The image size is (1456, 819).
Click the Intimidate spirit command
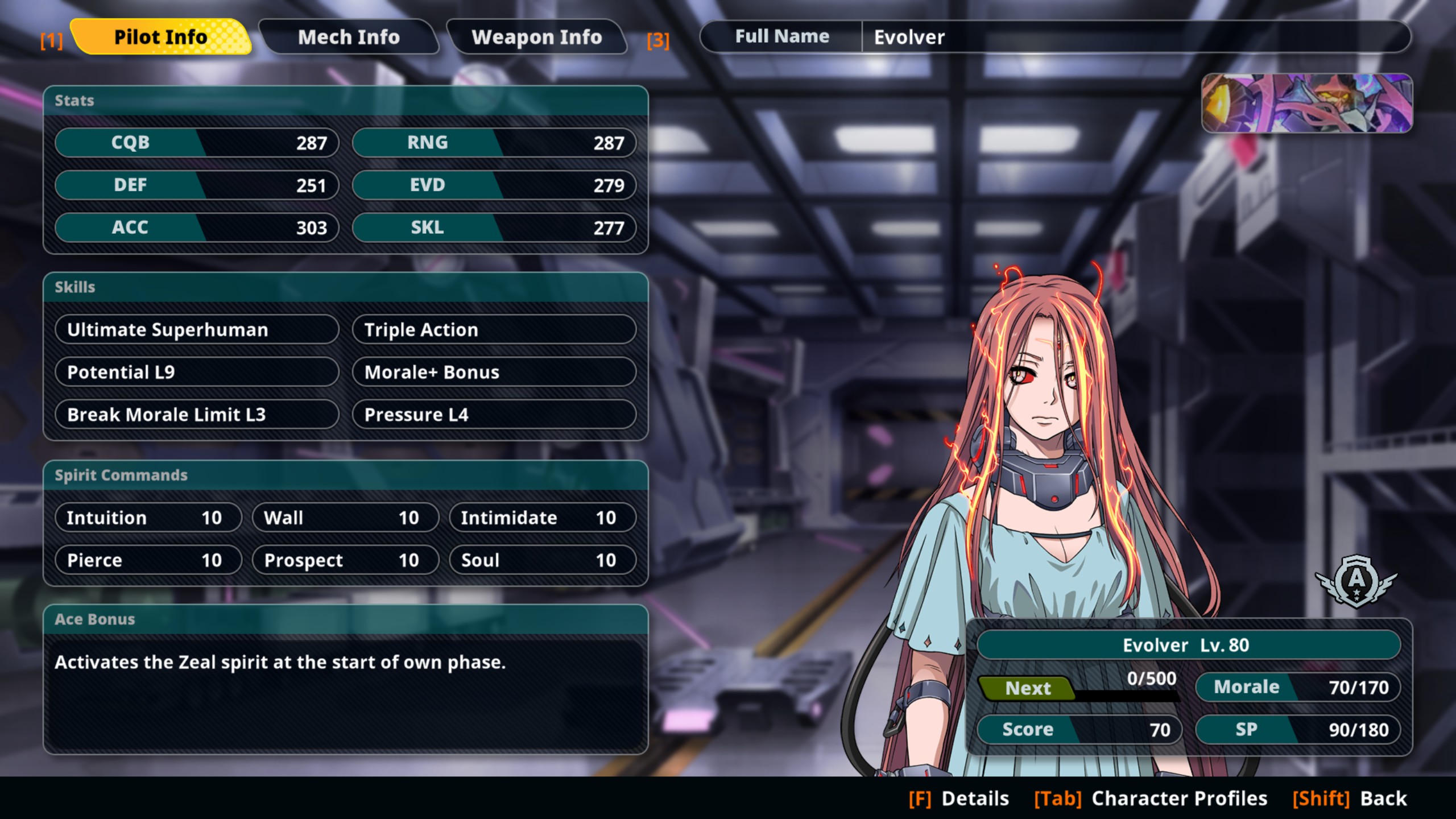pyautogui.click(x=543, y=518)
